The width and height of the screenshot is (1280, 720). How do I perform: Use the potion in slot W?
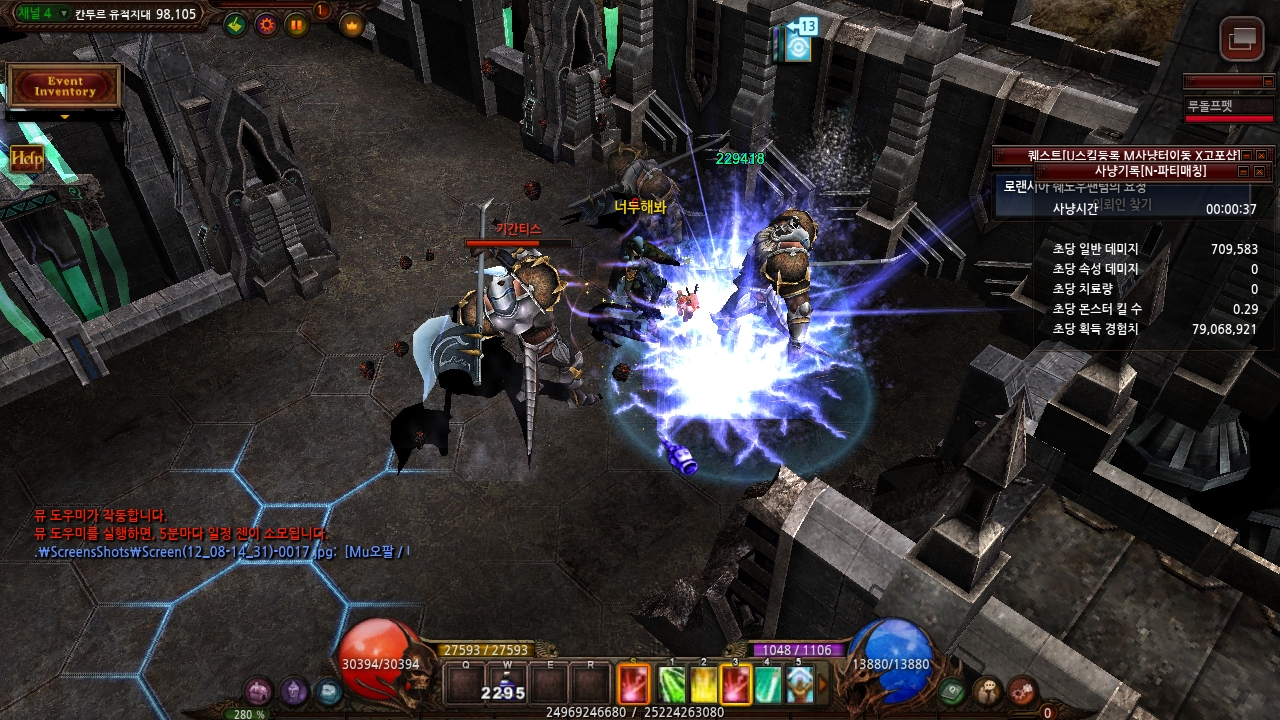tap(507, 685)
